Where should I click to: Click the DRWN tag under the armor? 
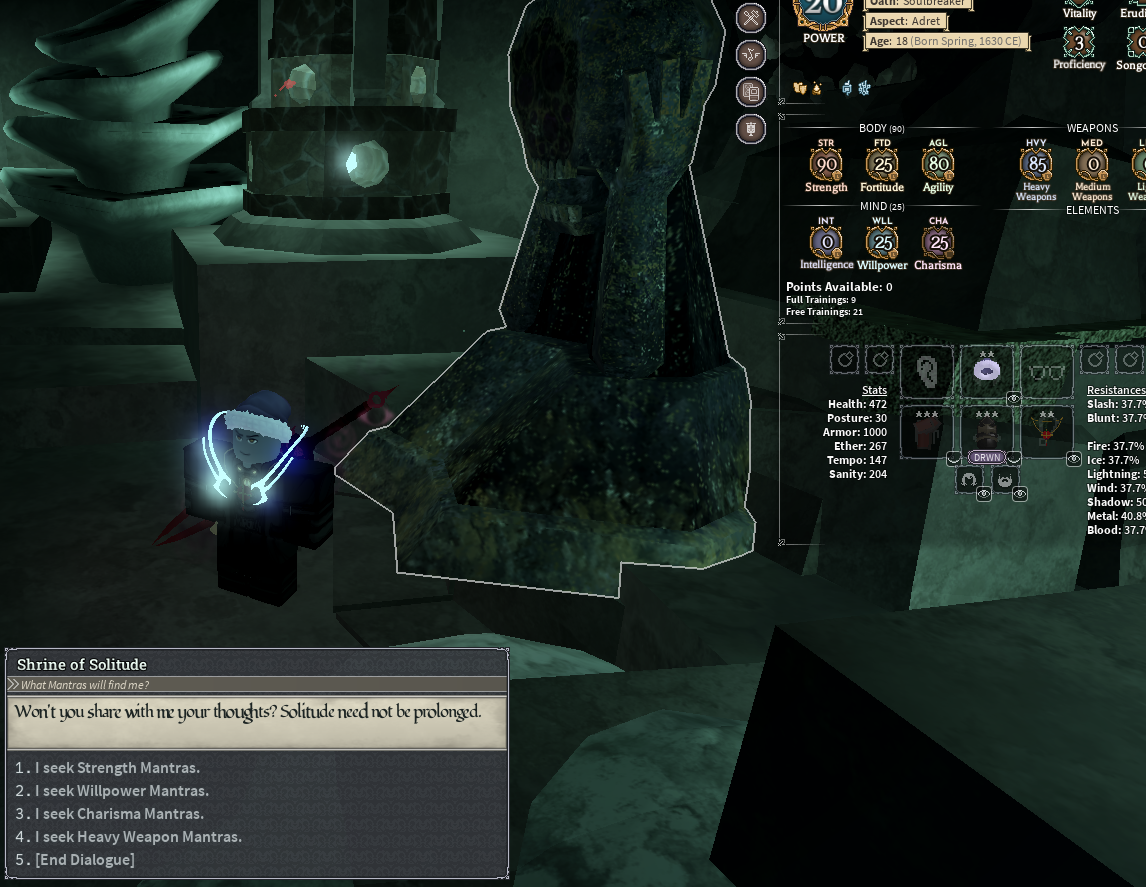click(x=987, y=457)
